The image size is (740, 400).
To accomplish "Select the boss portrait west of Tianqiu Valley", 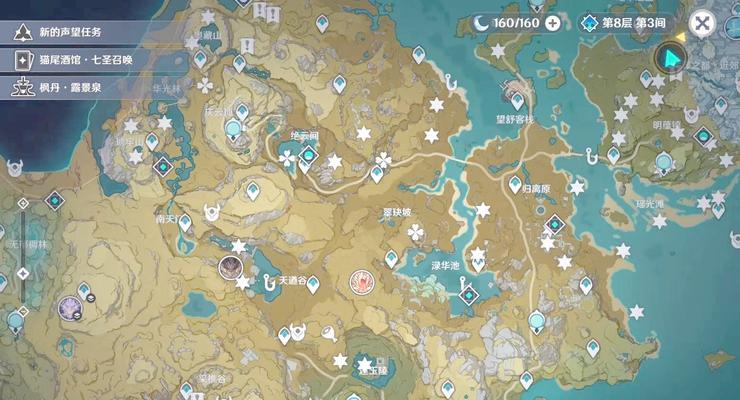I will pyautogui.click(x=231, y=266).
